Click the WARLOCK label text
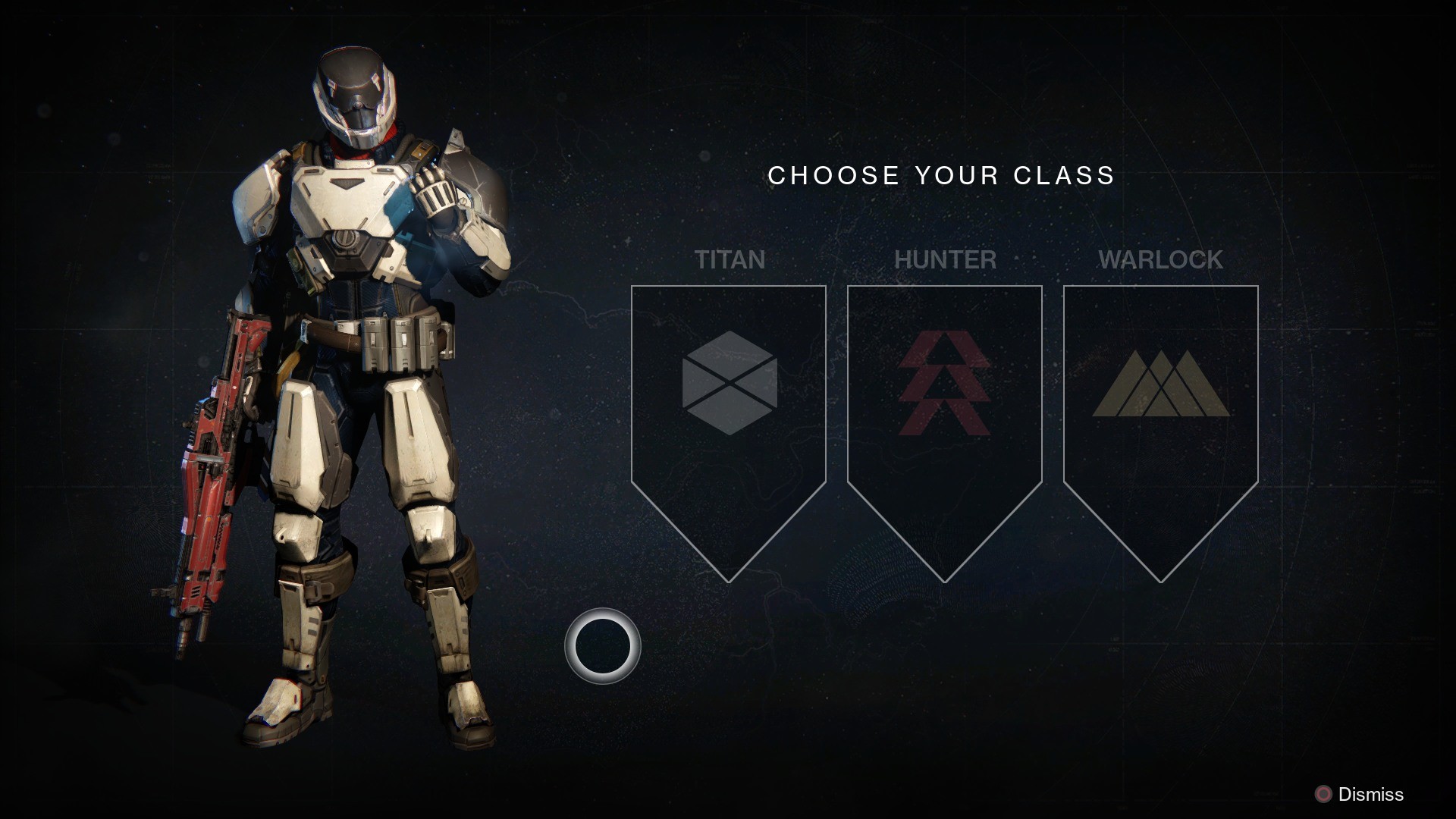This screenshot has height=819, width=1456. pyautogui.click(x=1163, y=260)
